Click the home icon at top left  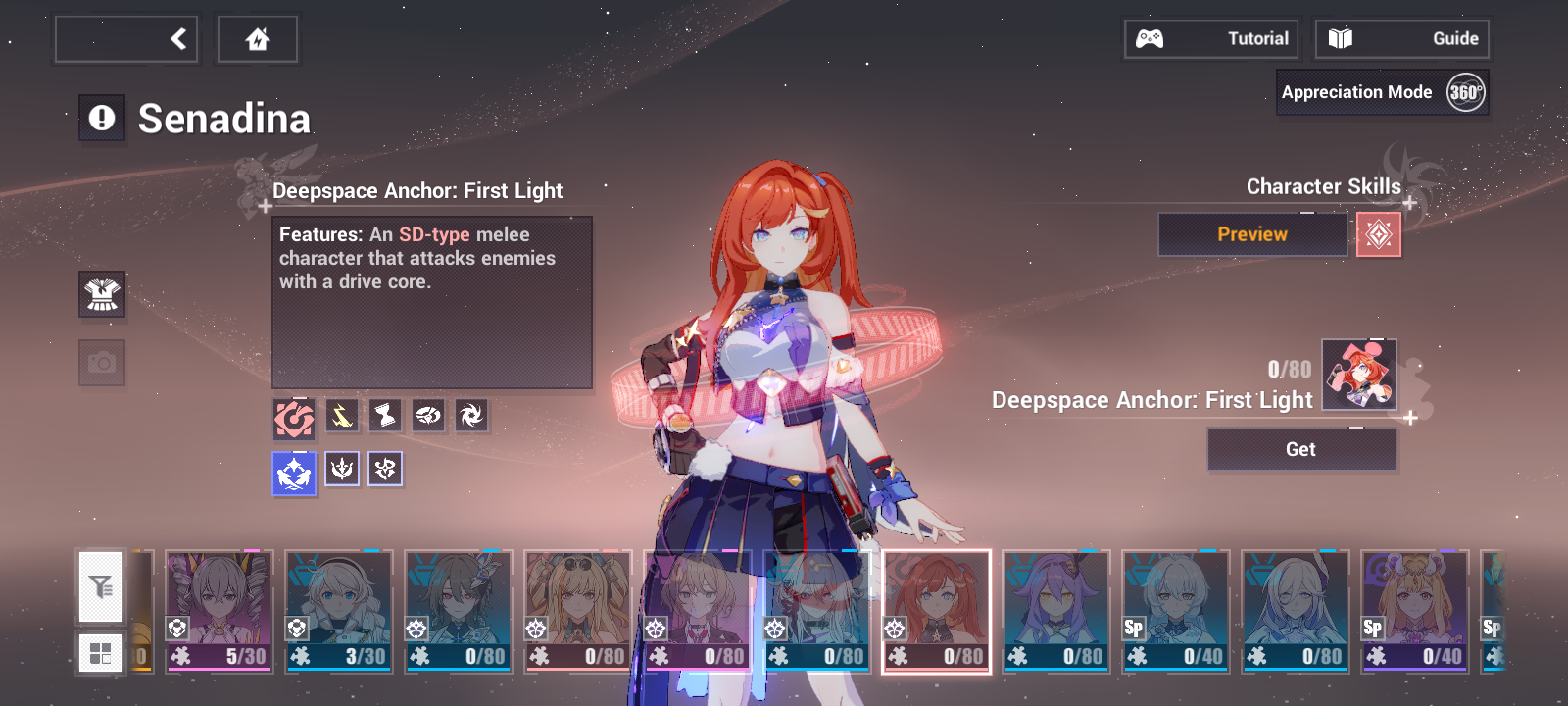click(257, 38)
